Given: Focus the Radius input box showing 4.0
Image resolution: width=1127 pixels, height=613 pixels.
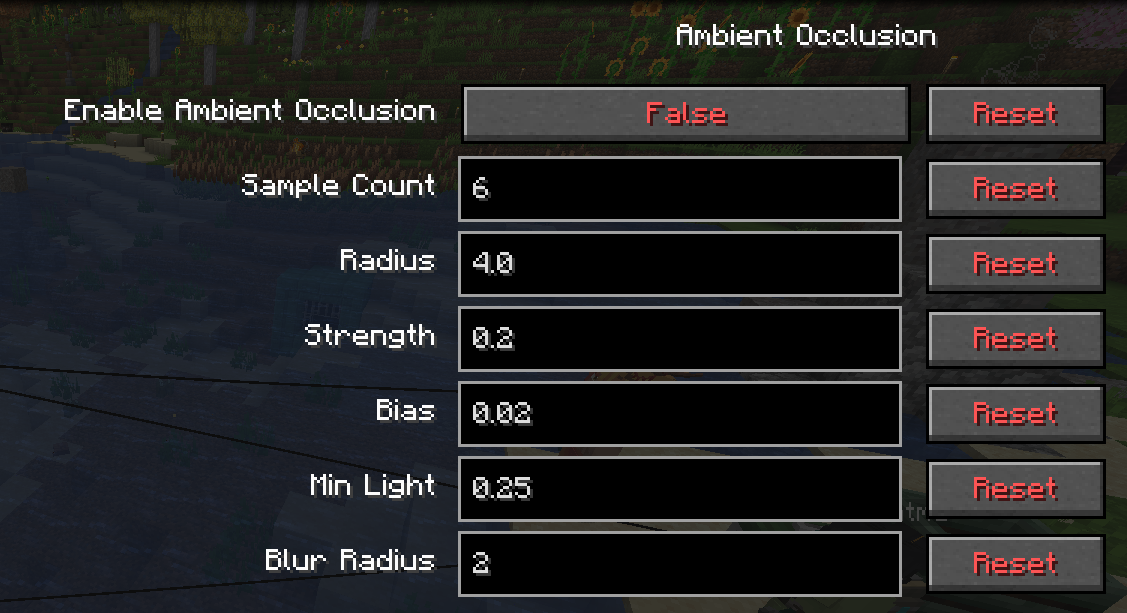Looking at the screenshot, I should pos(680,264).
